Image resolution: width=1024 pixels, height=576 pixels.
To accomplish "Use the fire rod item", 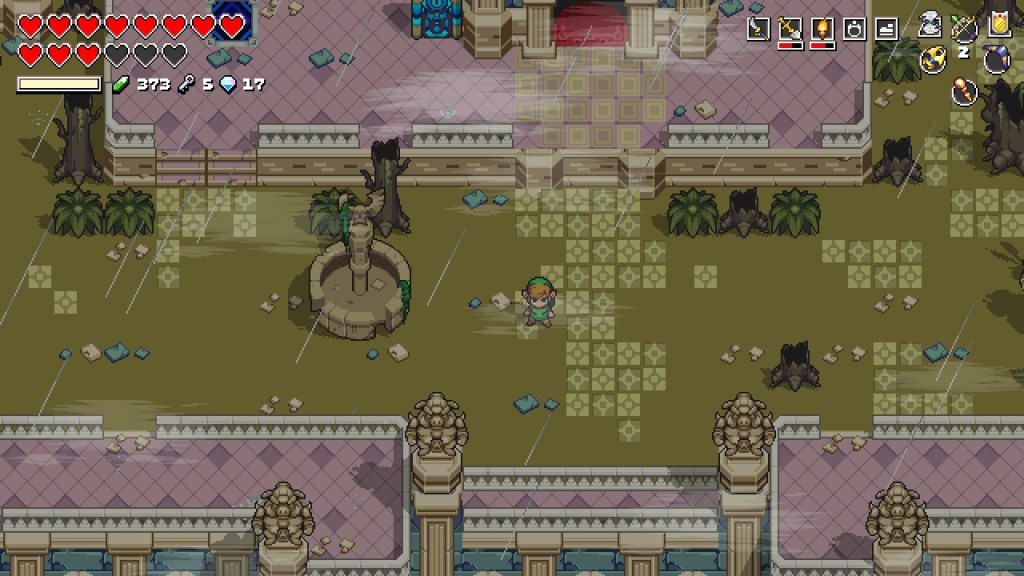I will (964, 92).
